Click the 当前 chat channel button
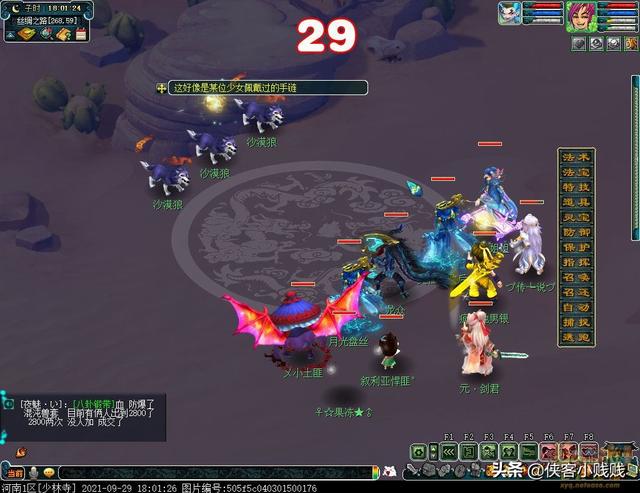Screen dimensions: 640x493 (x=13, y=472)
